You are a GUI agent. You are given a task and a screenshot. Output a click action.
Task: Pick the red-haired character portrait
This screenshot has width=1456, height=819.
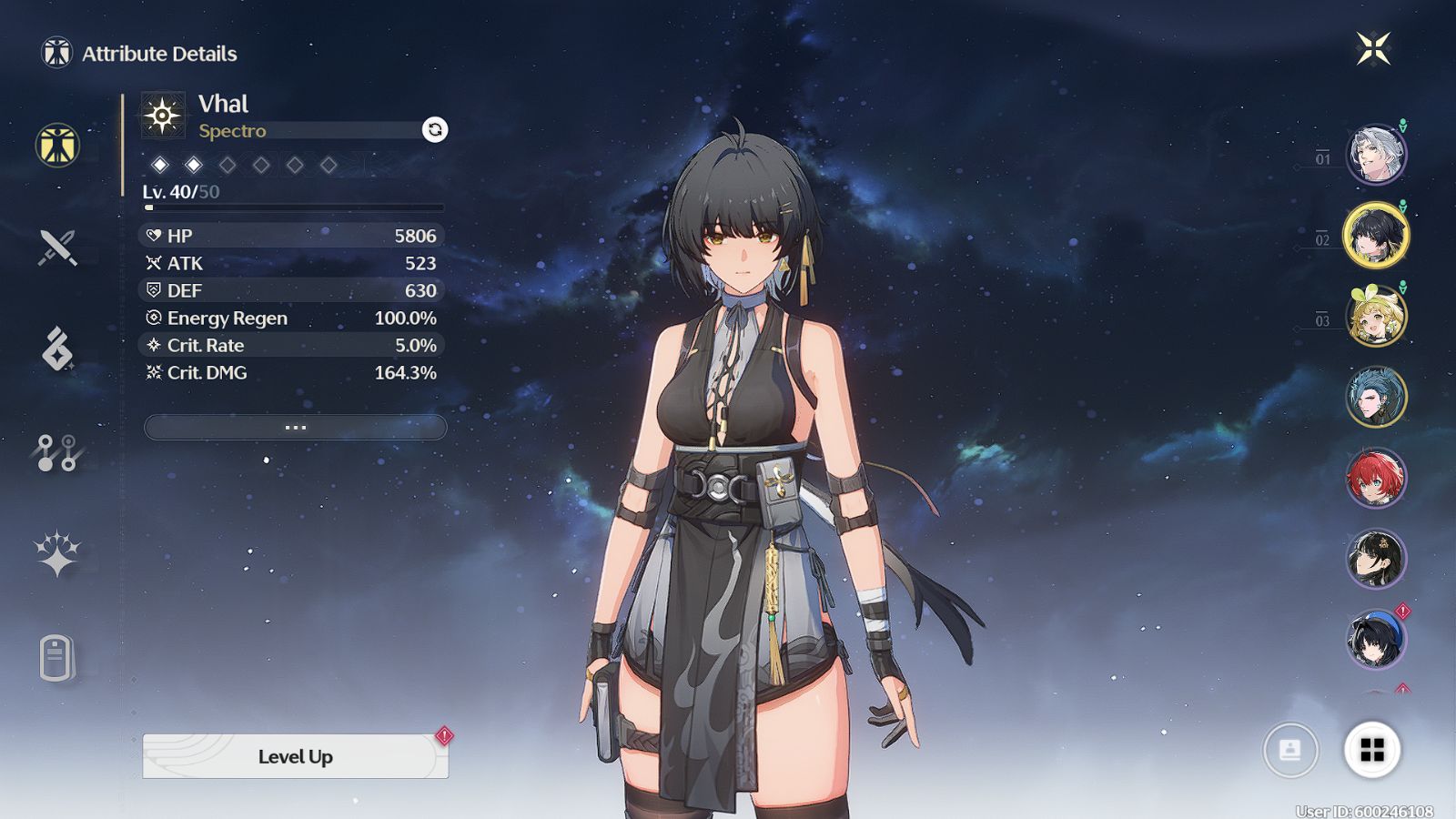point(1376,478)
